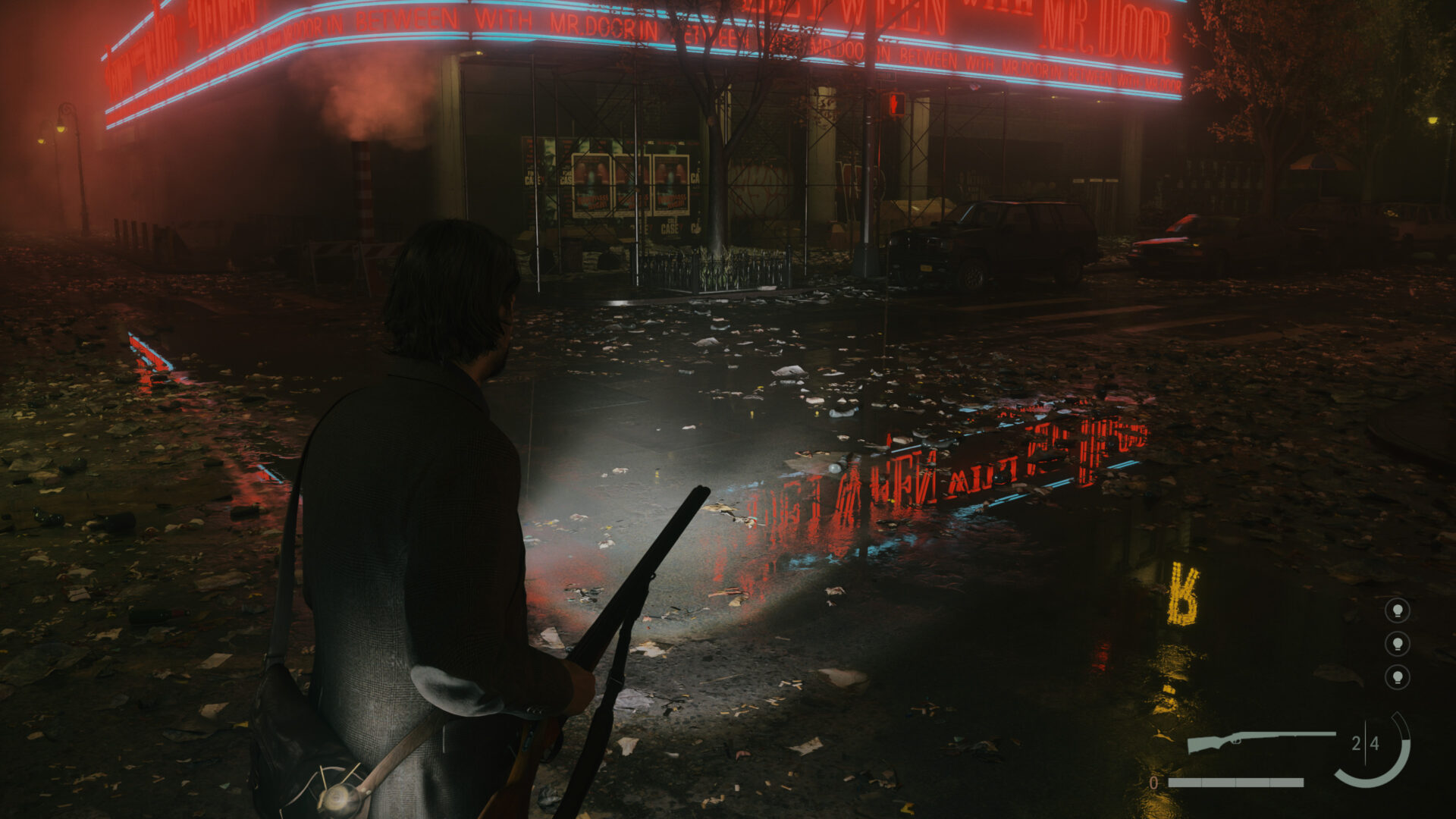Click the small yellow lamp near the left edge
The height and width of the screenshot is (819, 1456).
tap(42, 141)
